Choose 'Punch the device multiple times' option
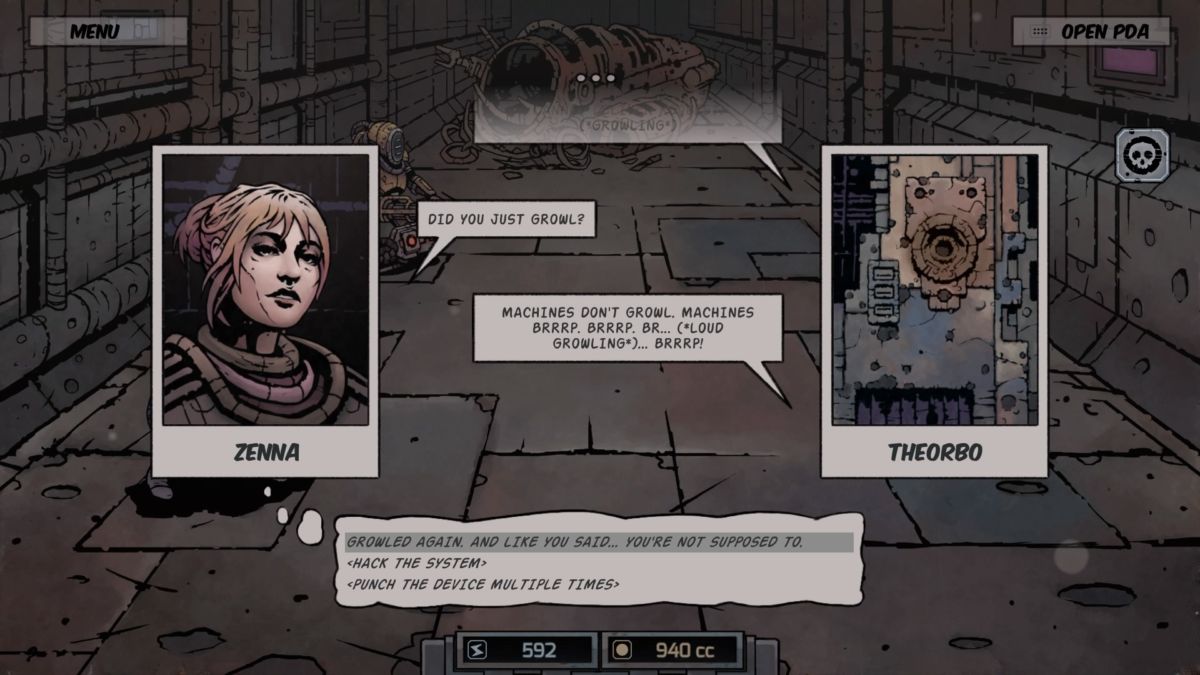 pos(482,584)
